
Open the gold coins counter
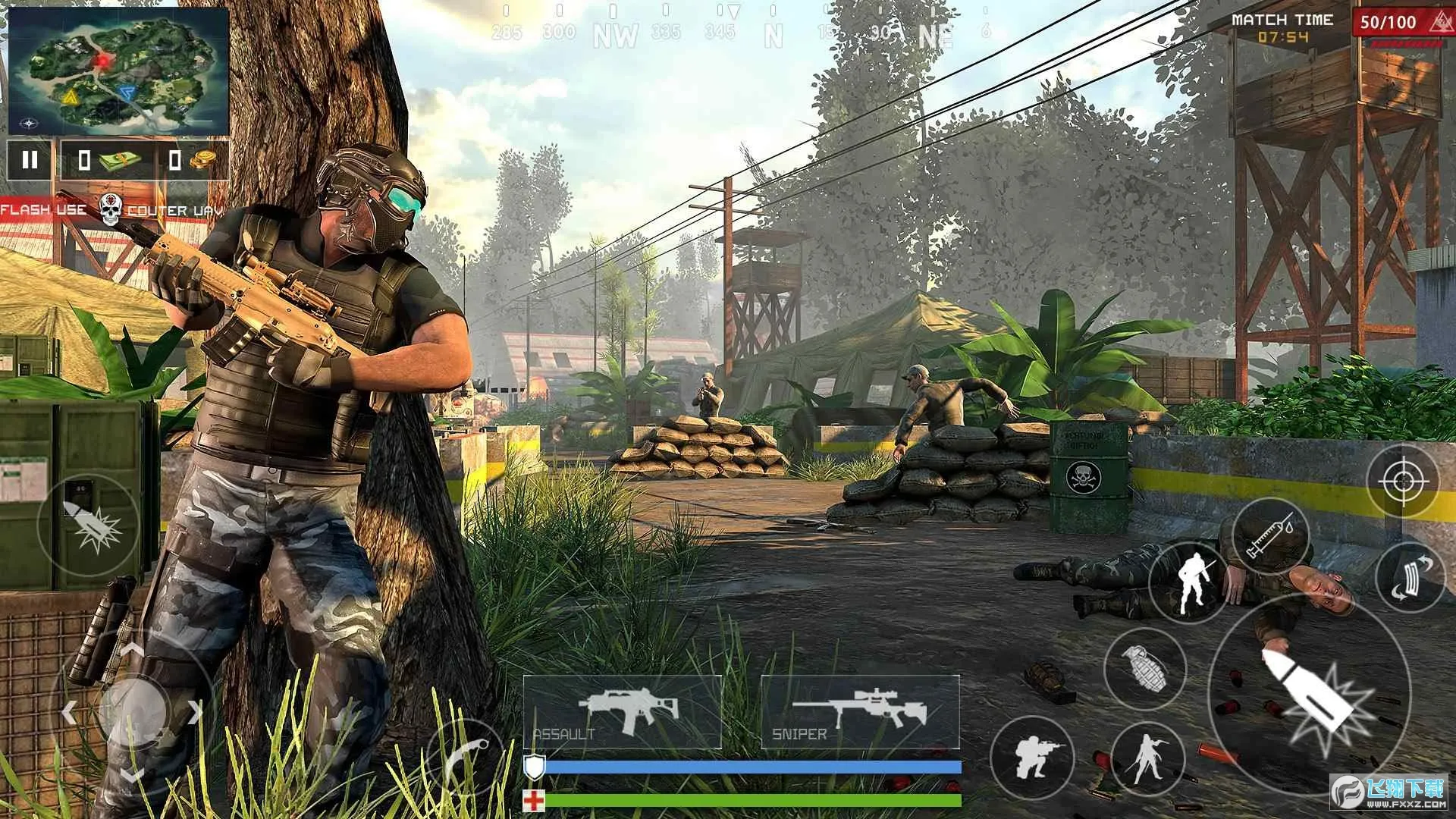click(x=193, y=159)
